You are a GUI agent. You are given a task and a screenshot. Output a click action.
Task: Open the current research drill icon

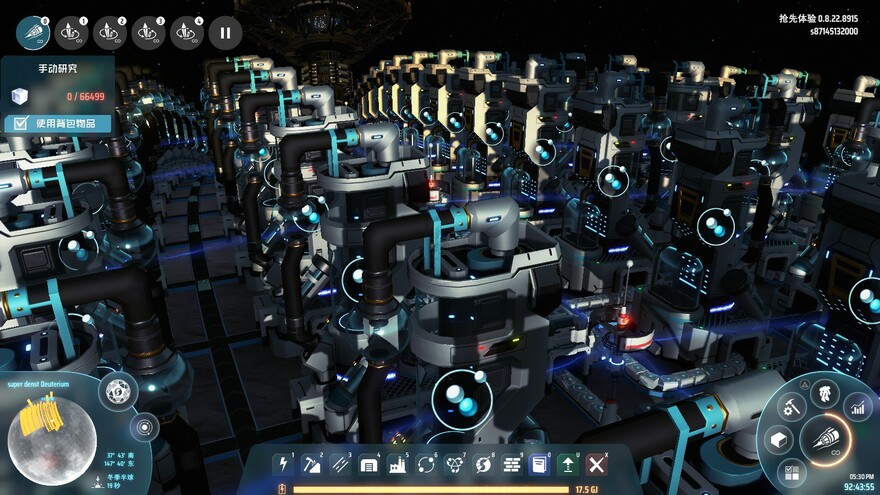click(33, 33)
